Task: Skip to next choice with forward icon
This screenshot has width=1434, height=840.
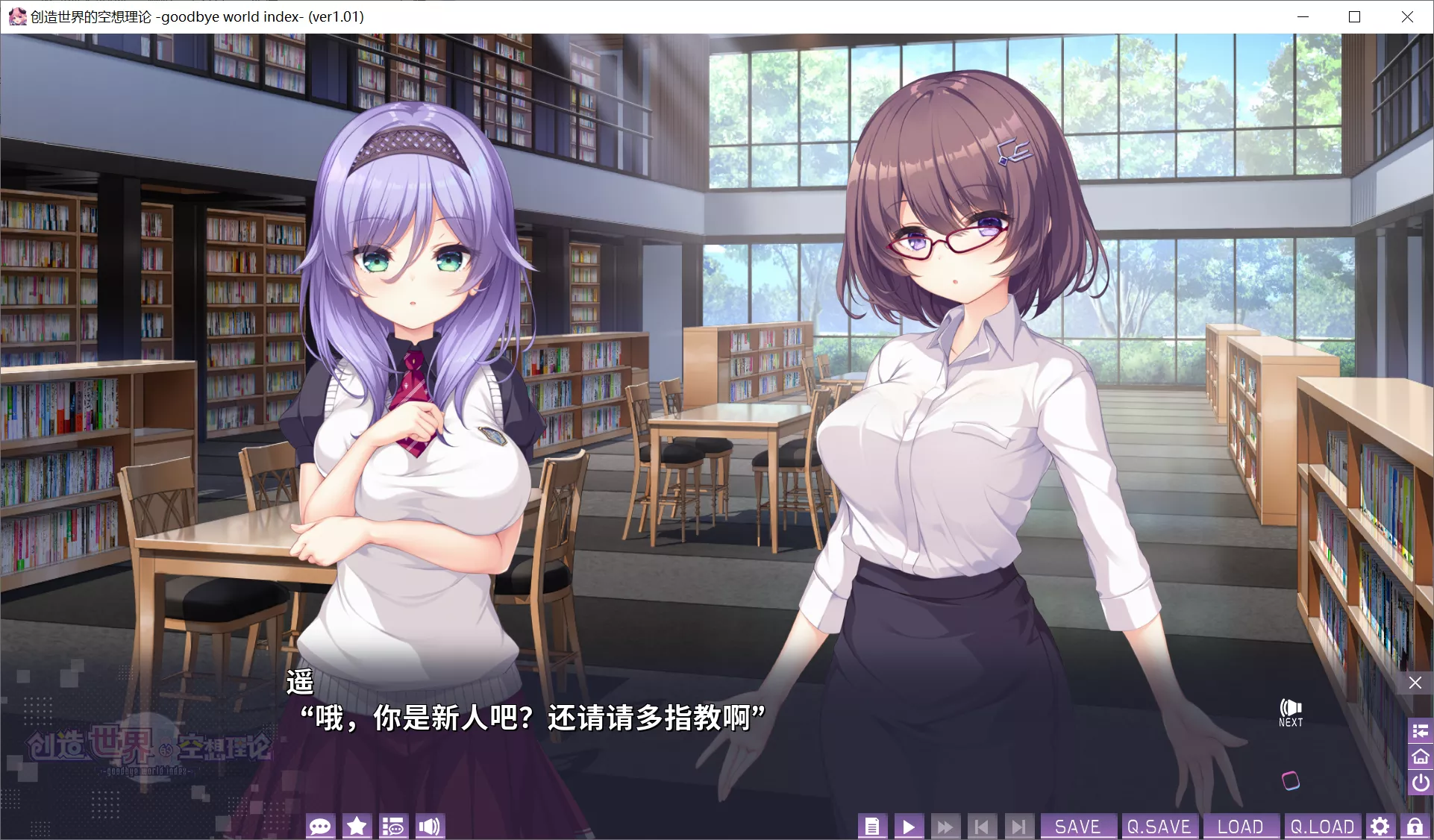Action: pyautogui.click(x=1019, y=826)
